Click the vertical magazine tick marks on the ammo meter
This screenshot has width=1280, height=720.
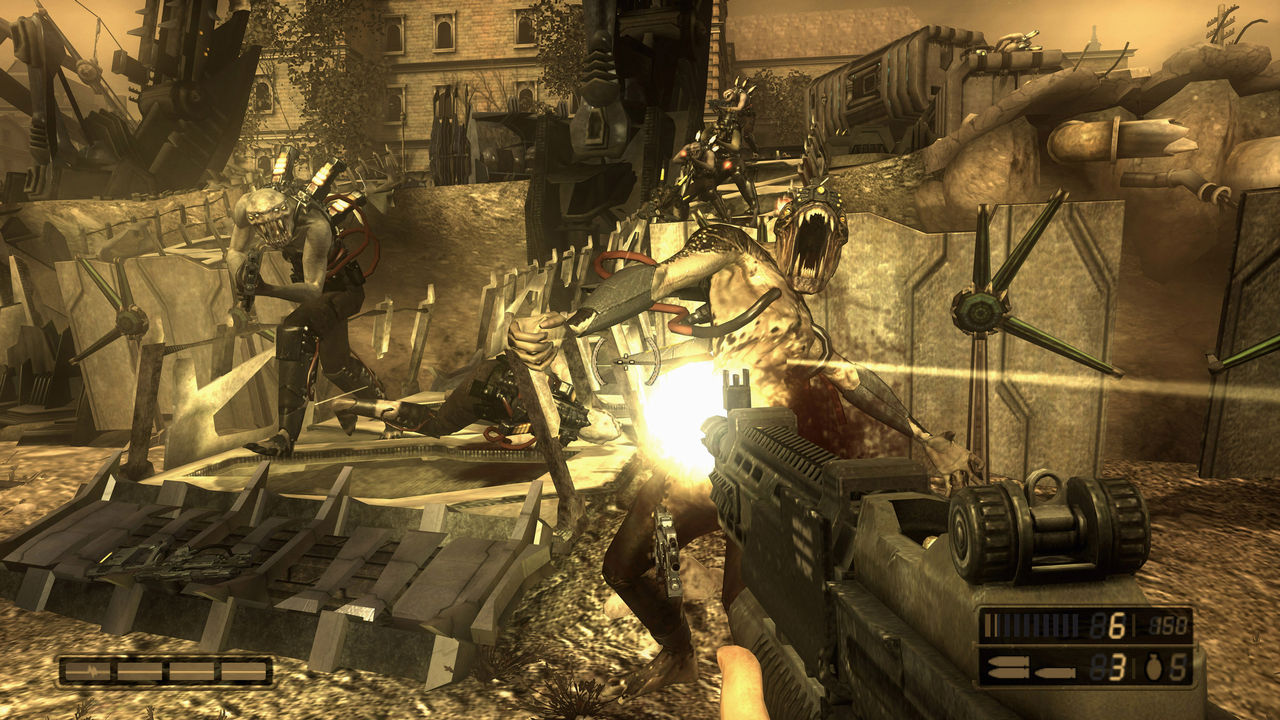[1032, 625]
